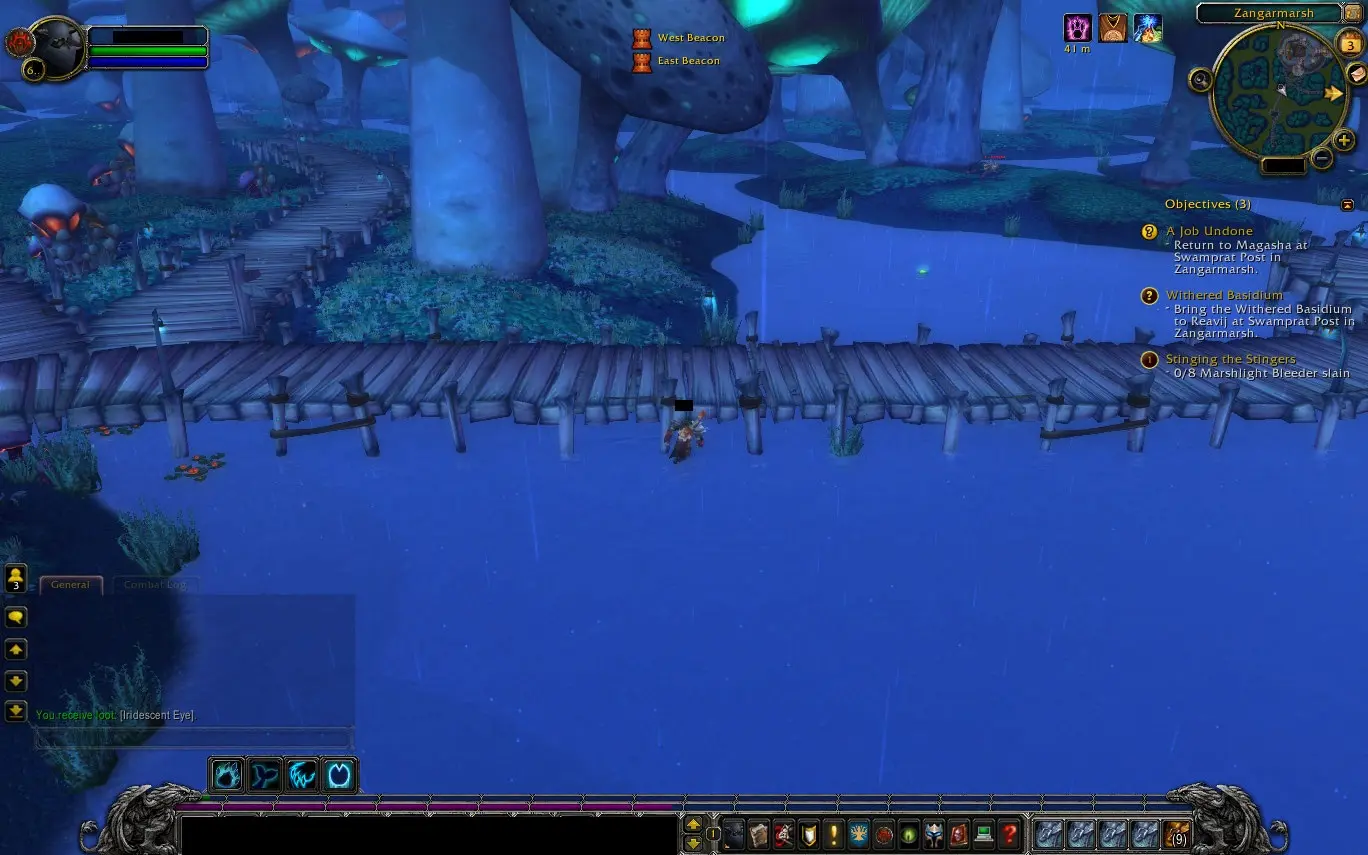Activate the aquatic form ability

click(265, 775)
